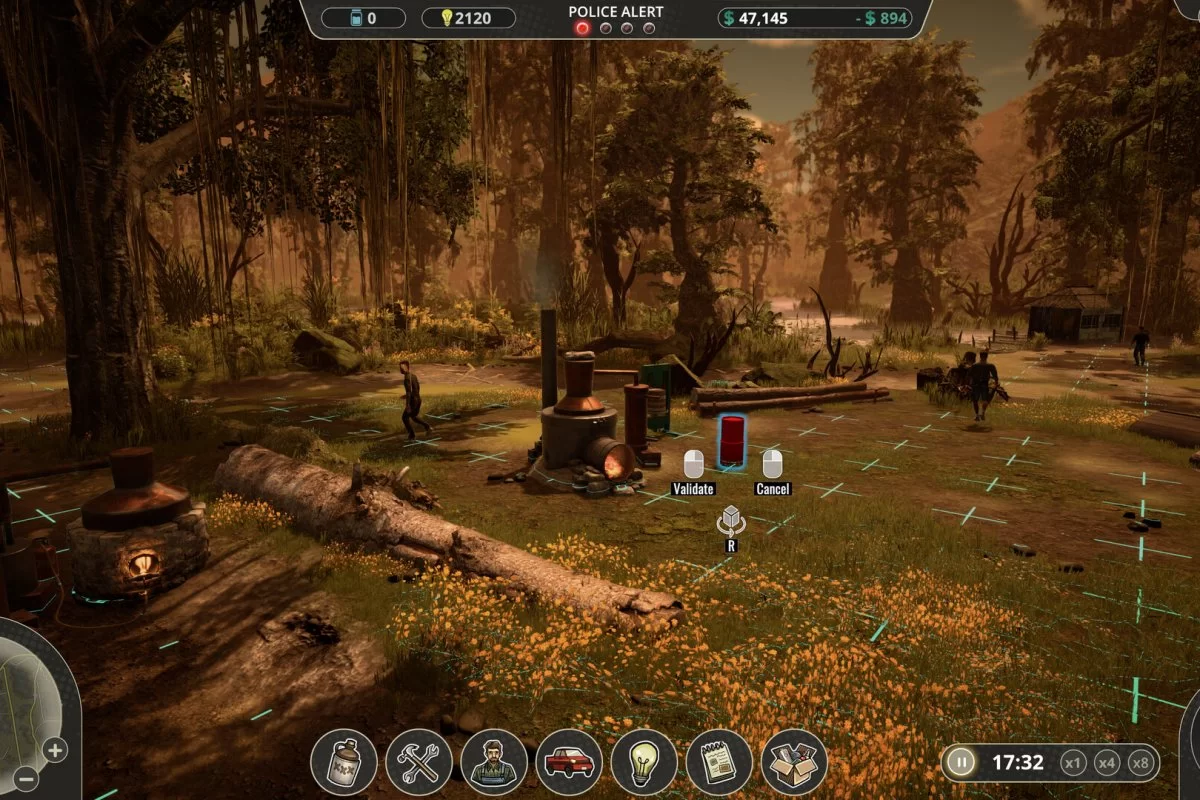This screenshot has width=1200, height=800.
Task: Open the red car vehicles menu
Action: tap(569, 762)
